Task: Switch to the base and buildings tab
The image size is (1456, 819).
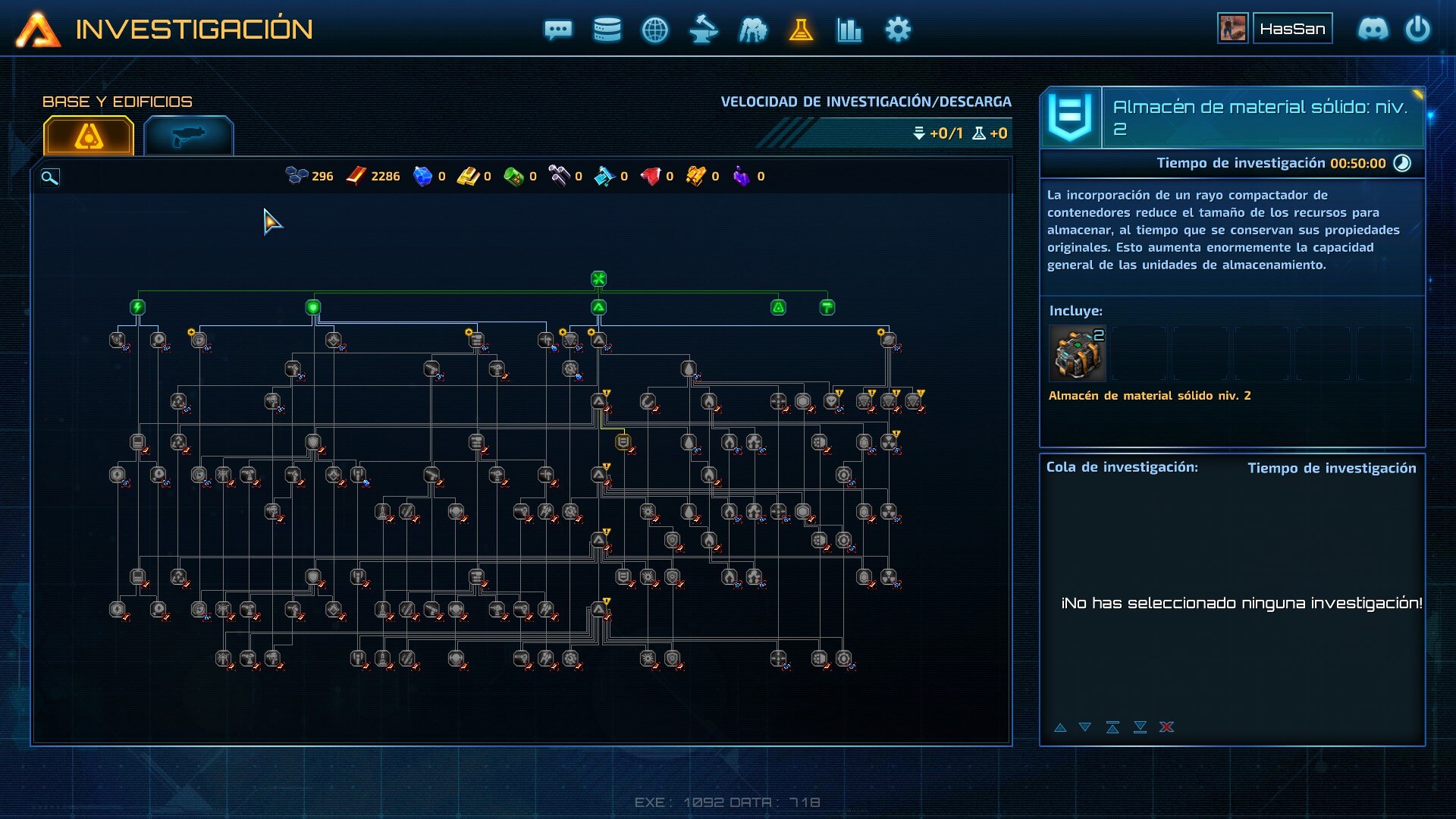Action: (89, 136)
